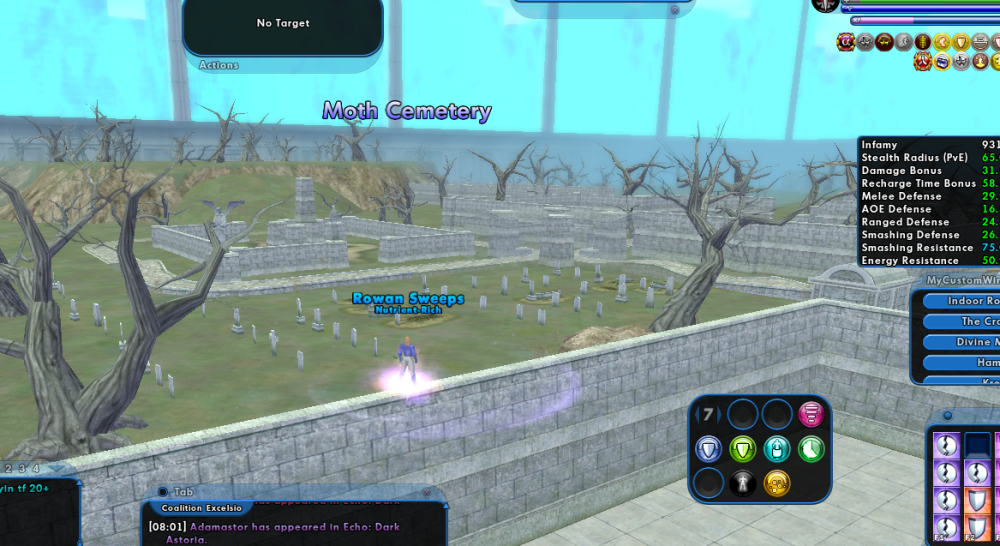Activate the blue shield power
This screenshot has height=546, width=1000.
tap(709, 449)
